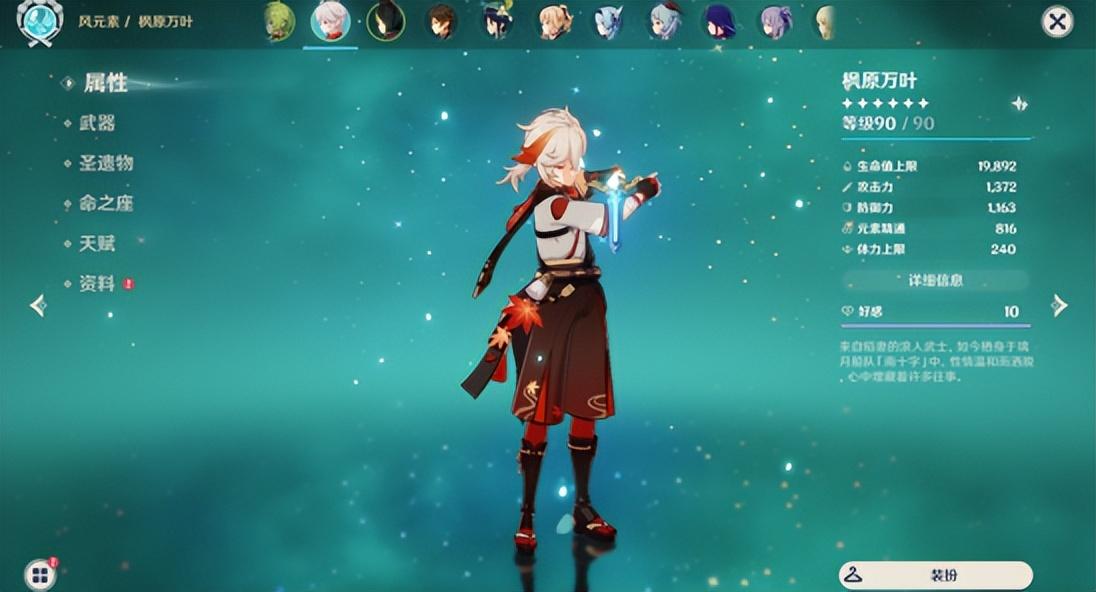1096x592 pixels.
Task: Select the green-haired character portrait
Action: tap(280, 21)
